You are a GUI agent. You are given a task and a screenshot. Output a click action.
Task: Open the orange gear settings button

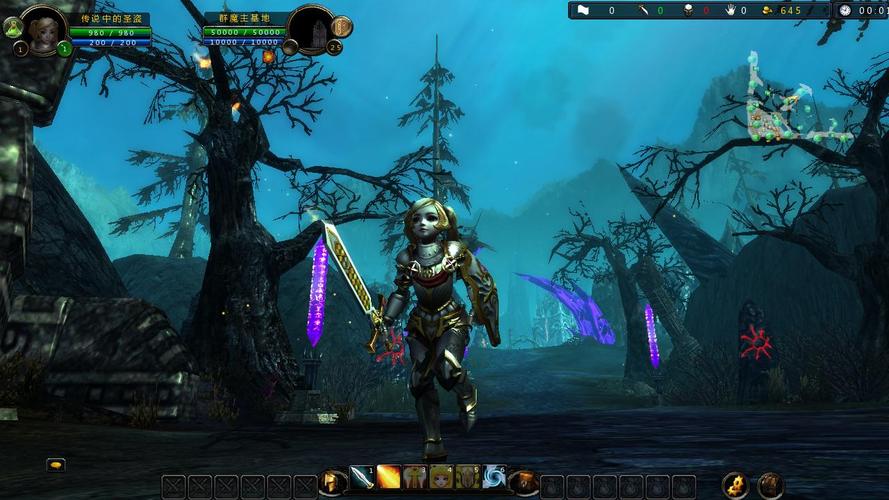pyautogui.click(x=735, y=485)
